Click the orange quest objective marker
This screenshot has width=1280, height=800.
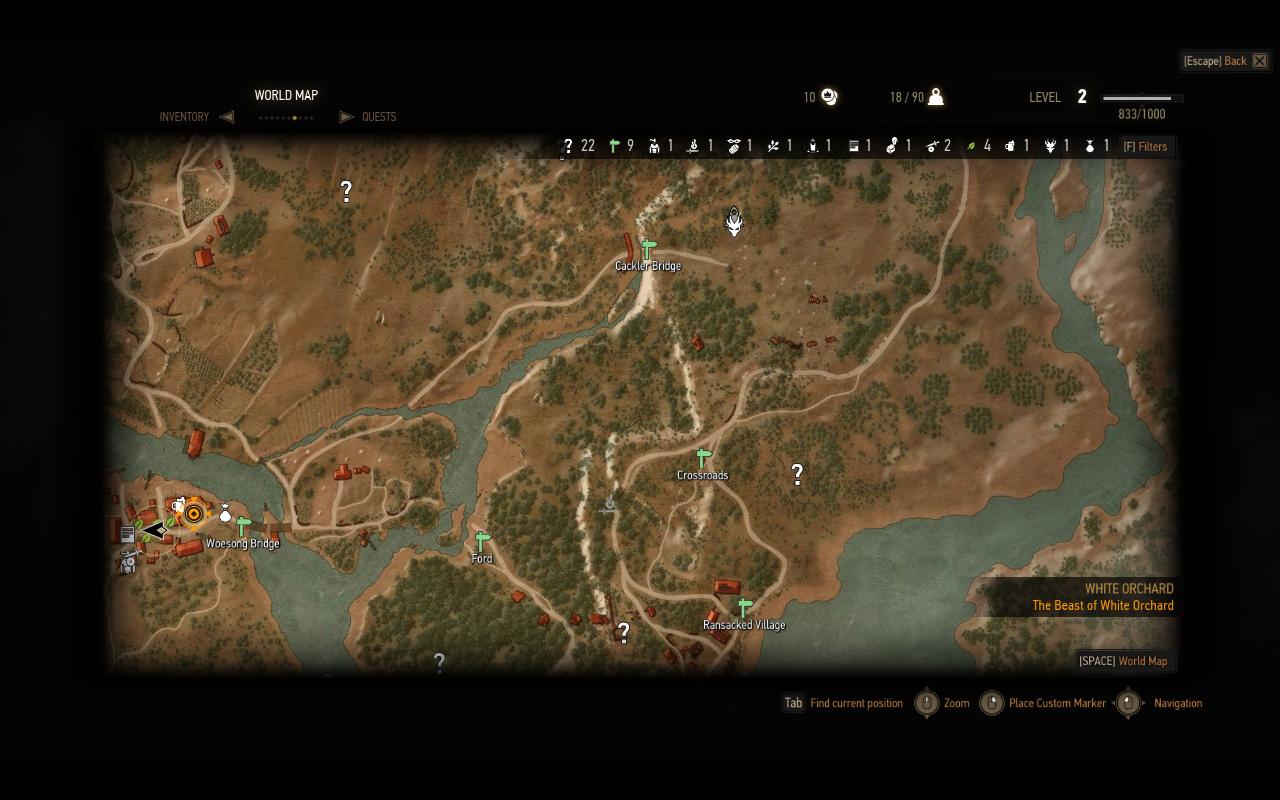point(194,514)
